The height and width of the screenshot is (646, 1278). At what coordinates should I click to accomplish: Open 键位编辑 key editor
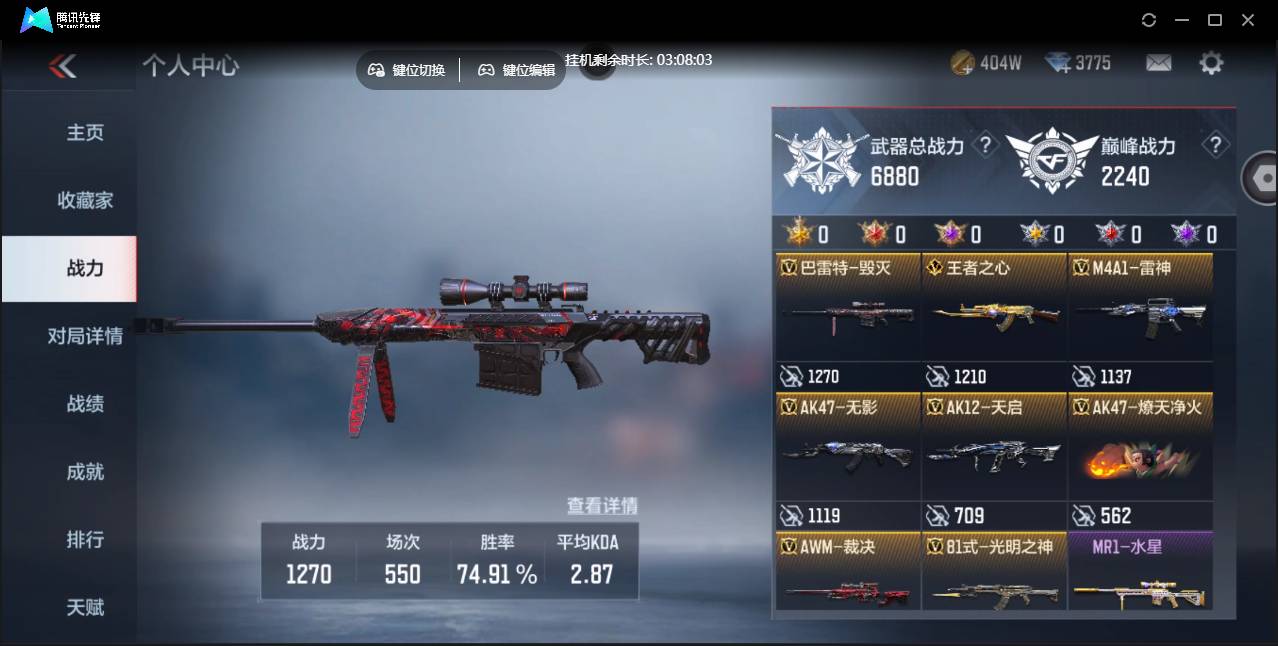pyautogui.click(x=516, y=70)
